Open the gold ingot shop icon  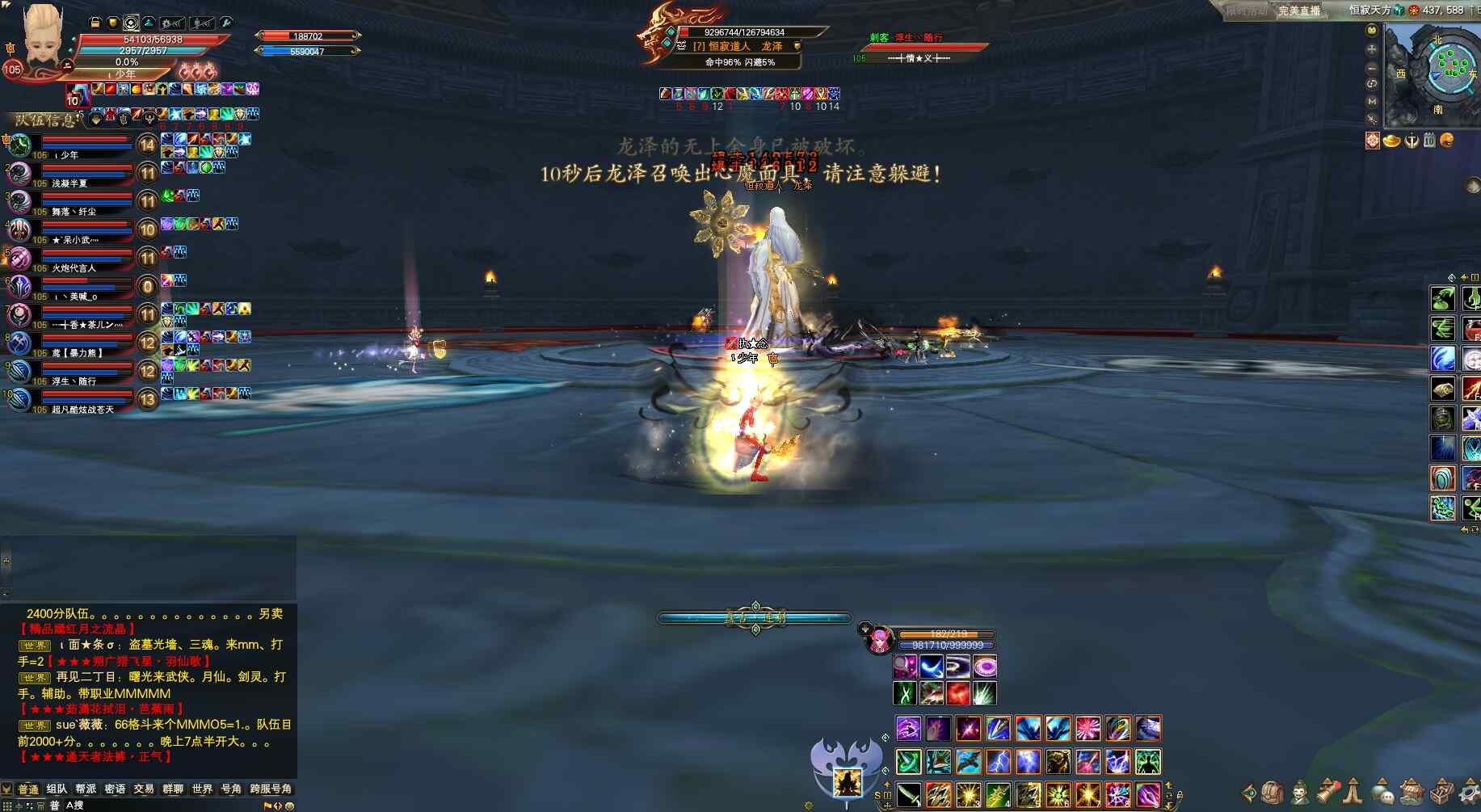(x=1391, y=141)
